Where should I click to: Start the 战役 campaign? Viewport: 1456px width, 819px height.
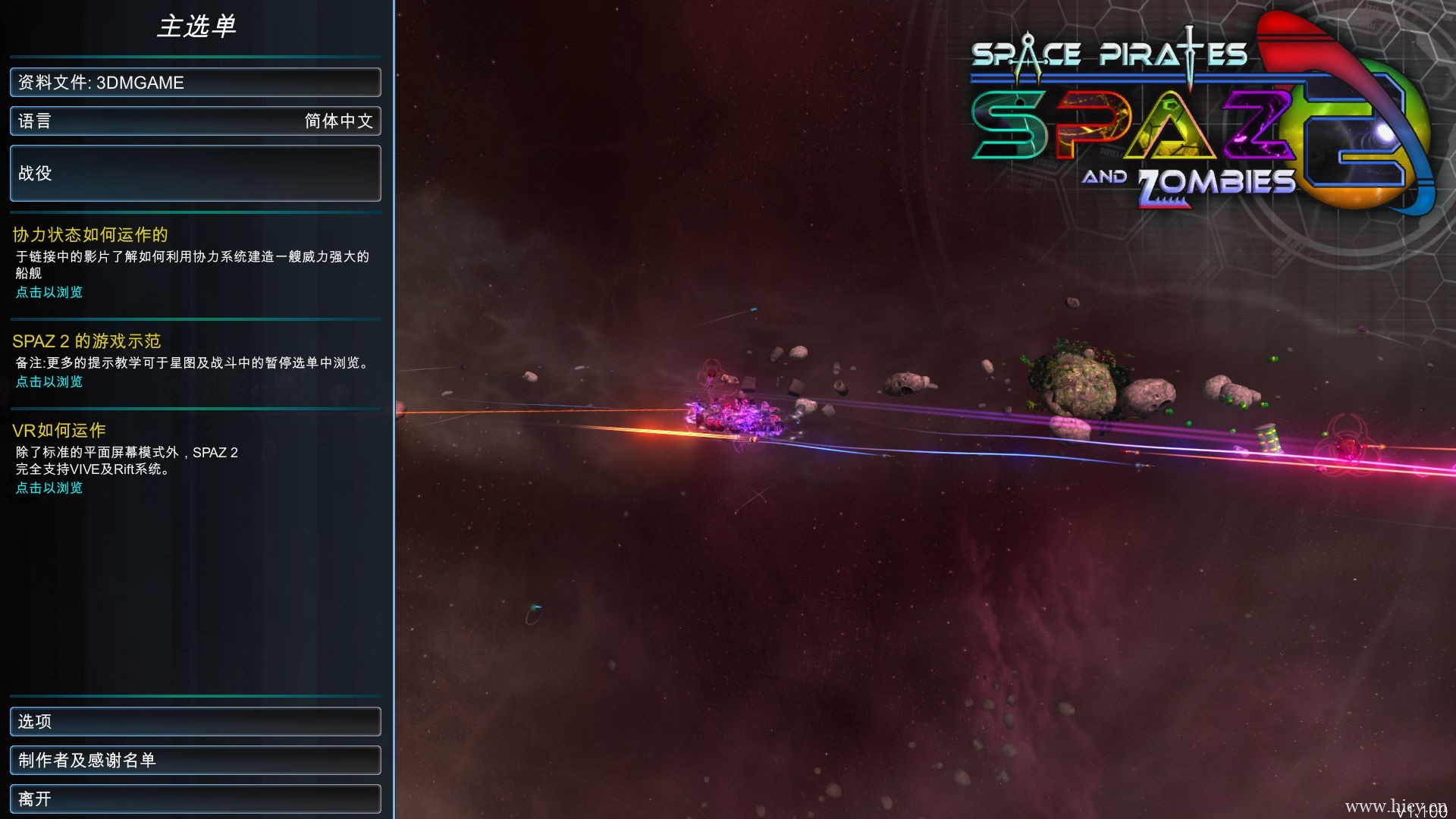pyautogui.click(x=195, y=174)
